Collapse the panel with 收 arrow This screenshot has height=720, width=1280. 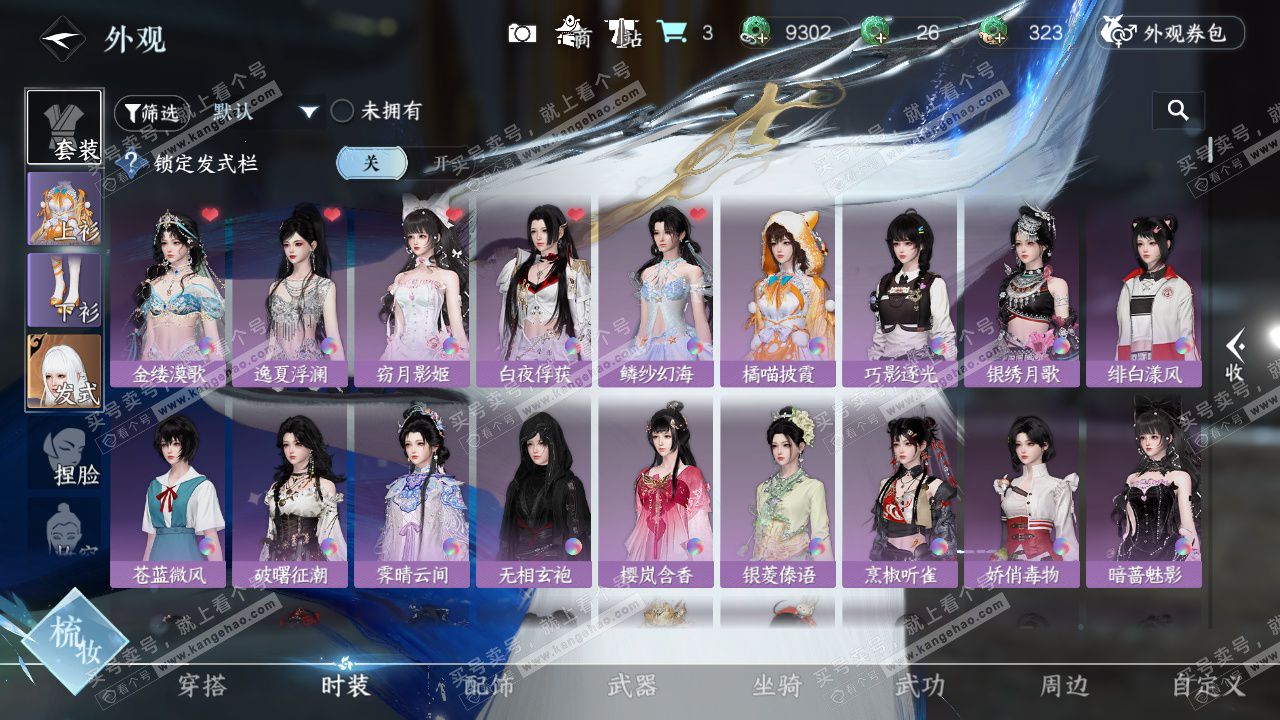coord(1236,355)
